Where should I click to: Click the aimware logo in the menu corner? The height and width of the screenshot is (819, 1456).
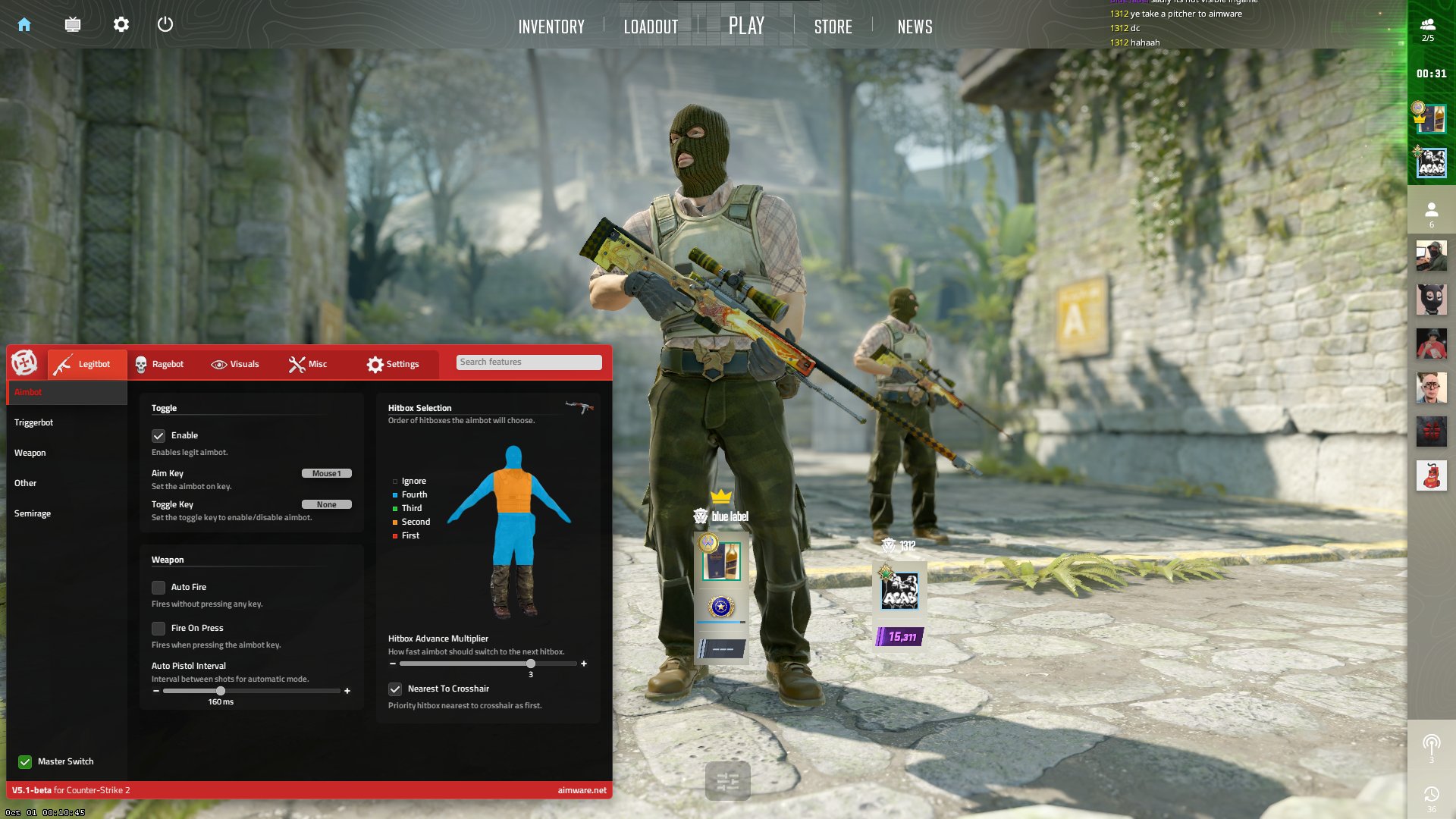[x=25, y=363]
